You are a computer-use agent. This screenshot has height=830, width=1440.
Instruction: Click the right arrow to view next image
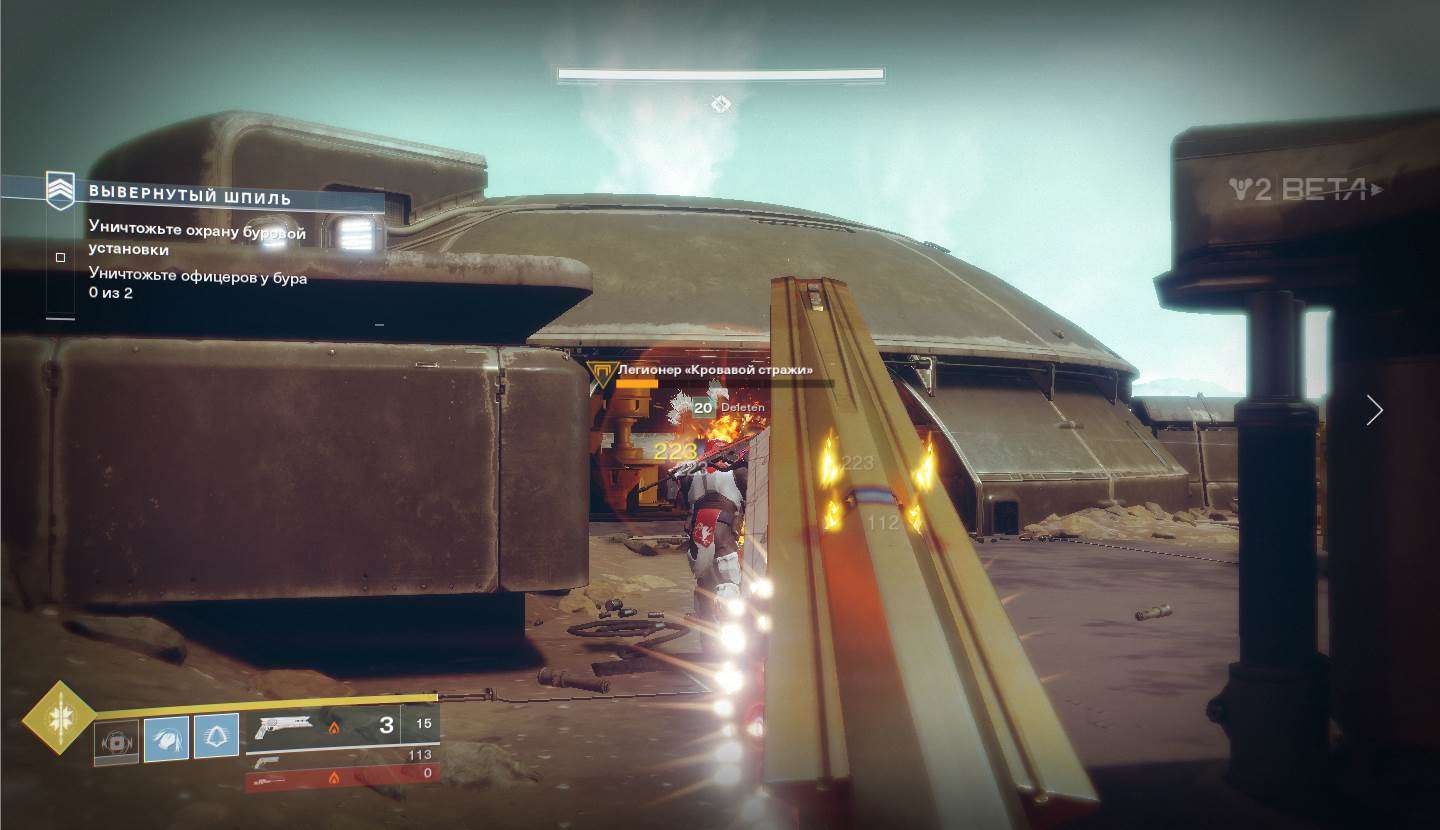tap(1374, 410)
